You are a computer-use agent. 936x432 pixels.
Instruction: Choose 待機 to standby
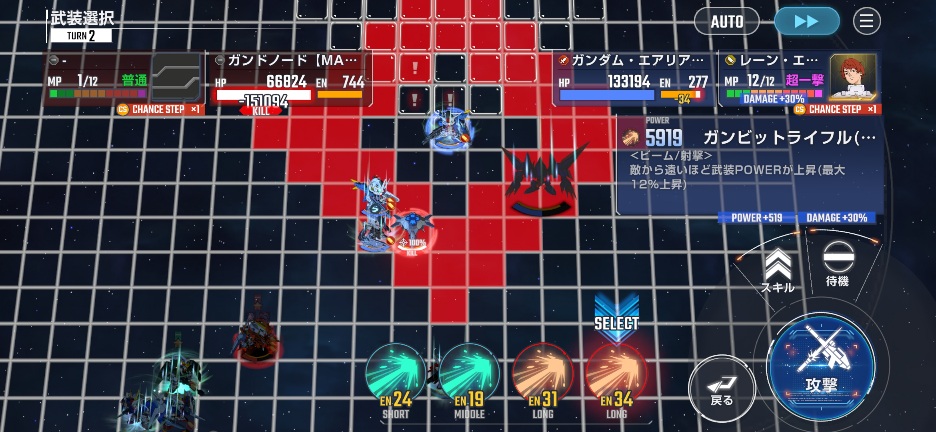coord(837,267)
